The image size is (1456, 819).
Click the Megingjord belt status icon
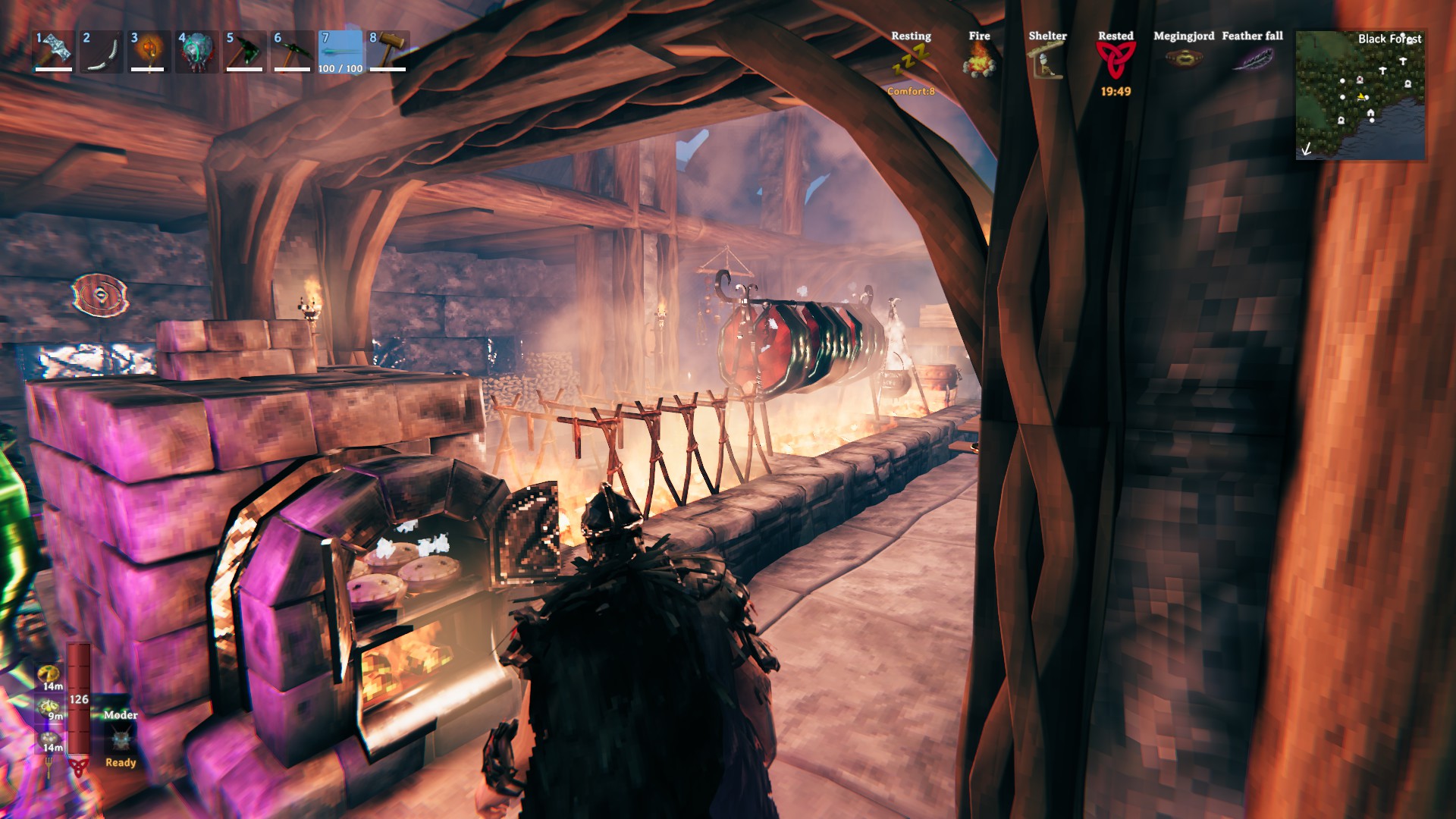click(x=1183, y=59)
